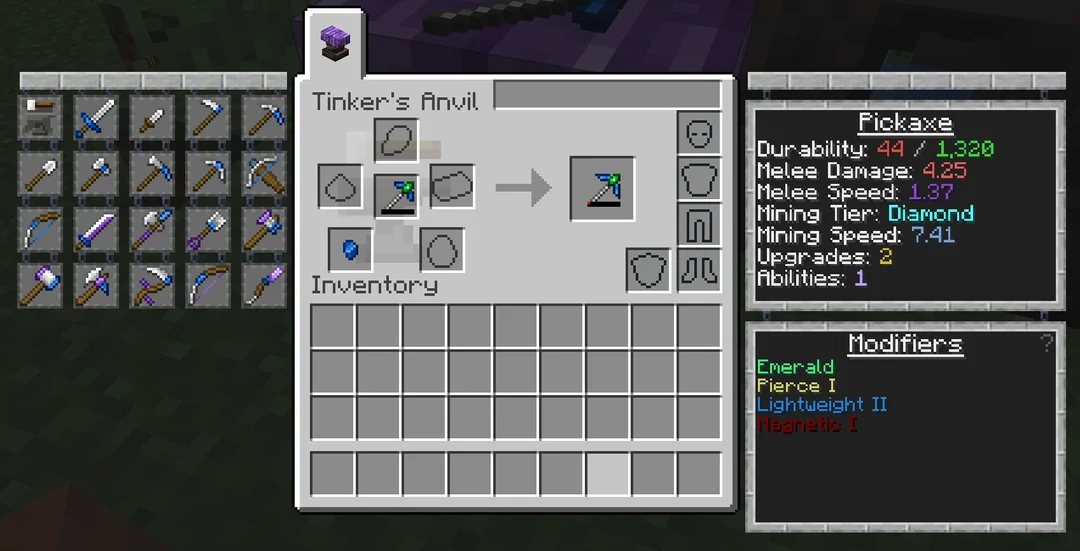Select the crossbow tool option
Viewport: 1080px width, 551px height.
[x=264, y=174]
